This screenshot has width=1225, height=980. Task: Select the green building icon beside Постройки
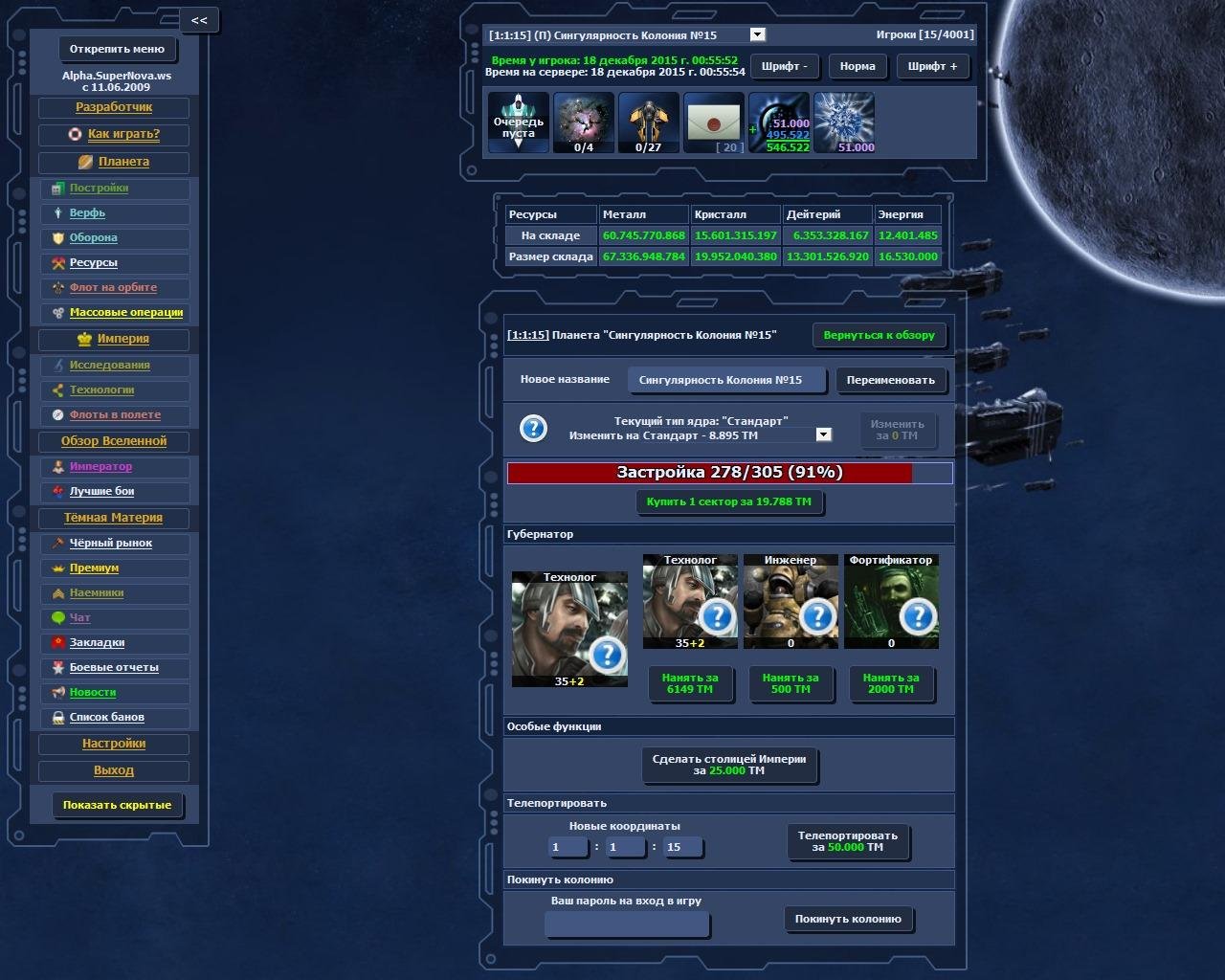pos(57,188)
